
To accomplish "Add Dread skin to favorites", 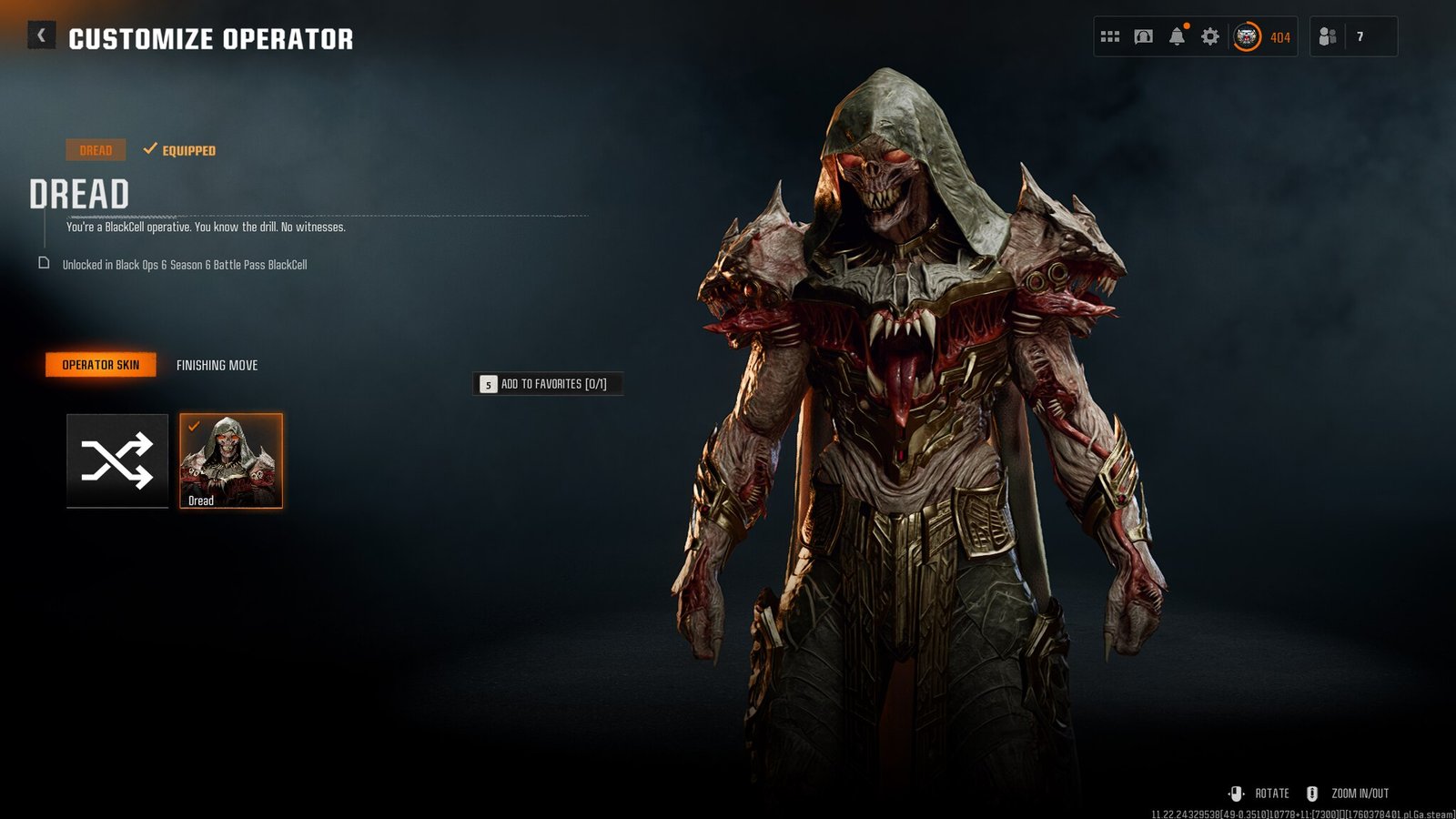I will [547, 384].
